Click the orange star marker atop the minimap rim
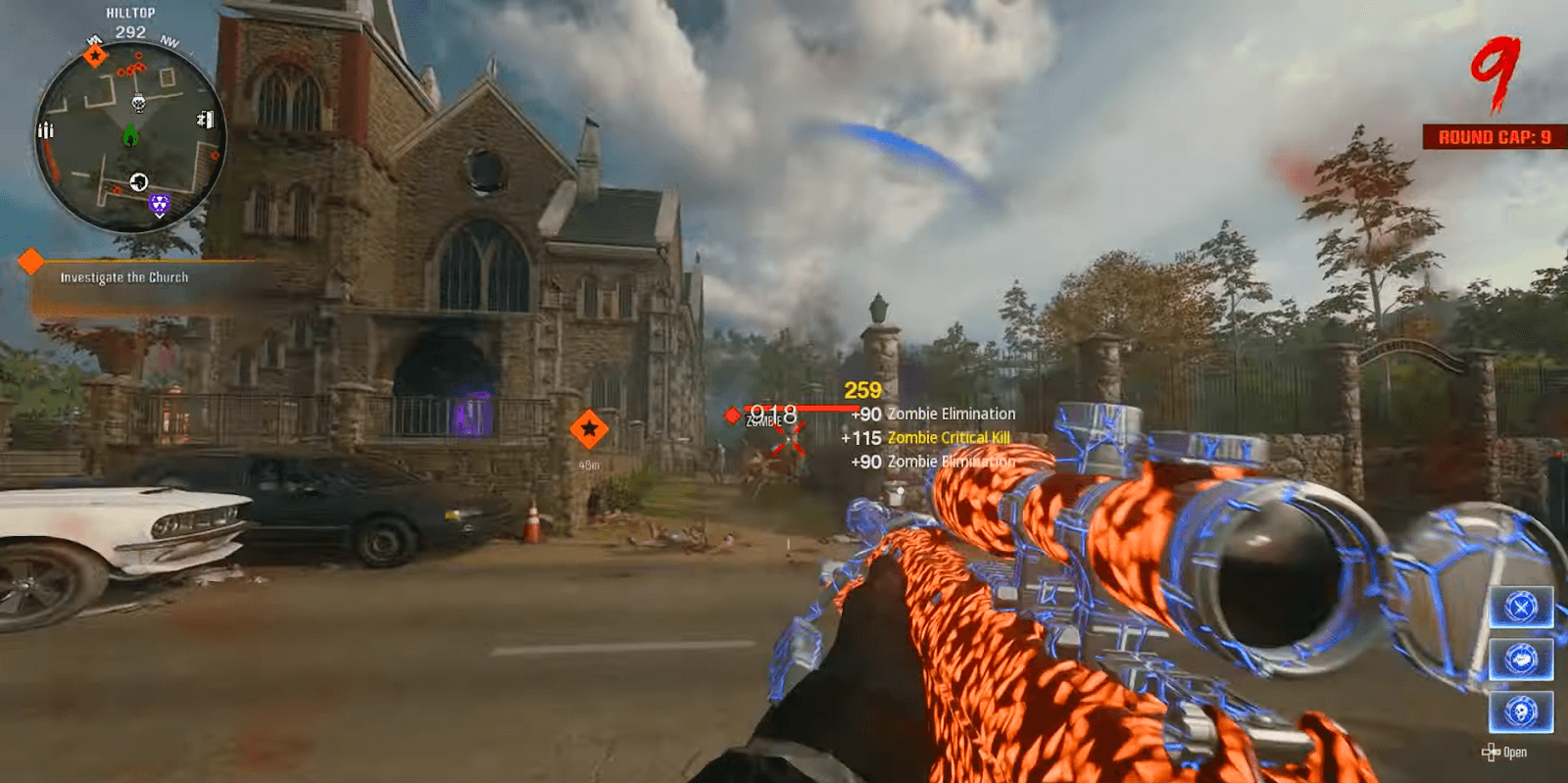This screenshot has height=783, width=1568. [95, 56]
